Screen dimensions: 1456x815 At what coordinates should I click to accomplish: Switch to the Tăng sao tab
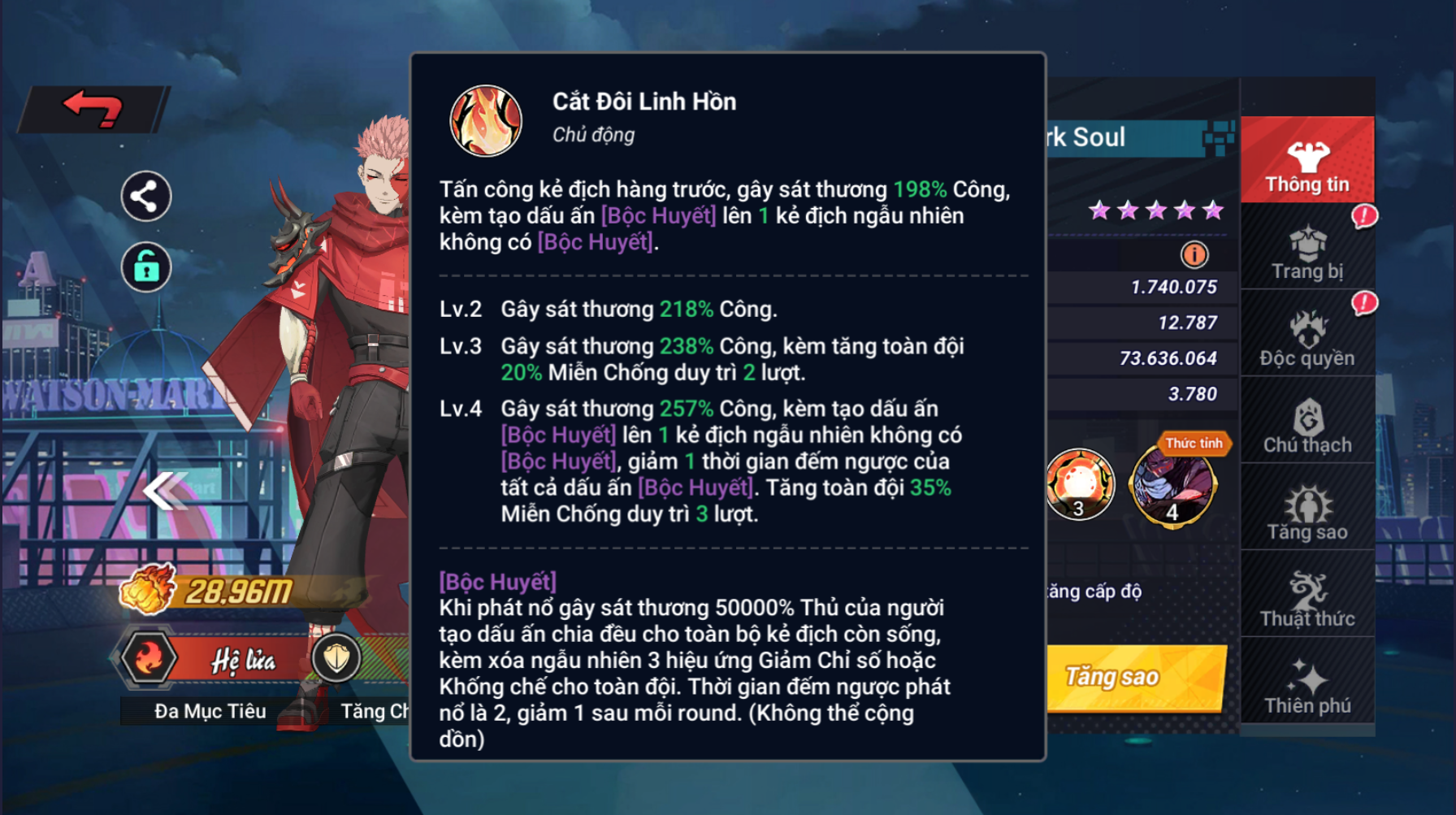point(1306,511)
